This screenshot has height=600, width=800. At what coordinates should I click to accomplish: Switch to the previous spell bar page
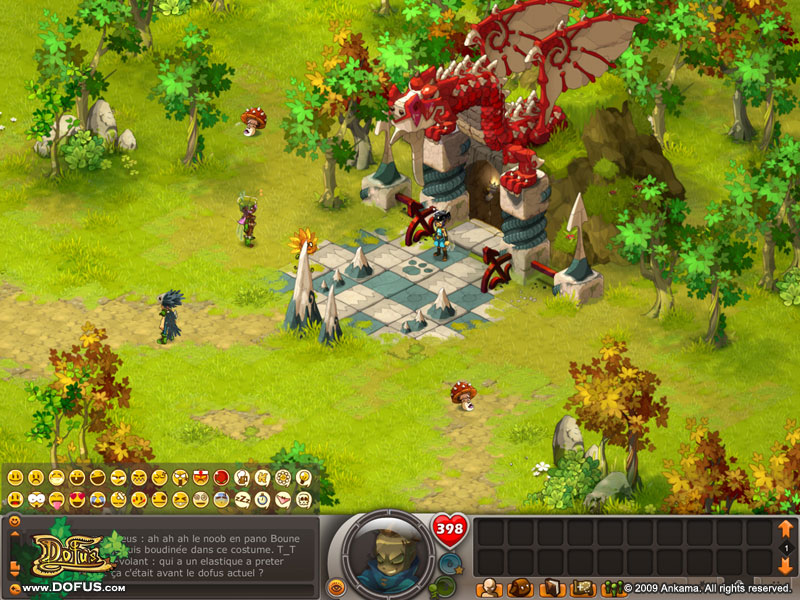785,528
